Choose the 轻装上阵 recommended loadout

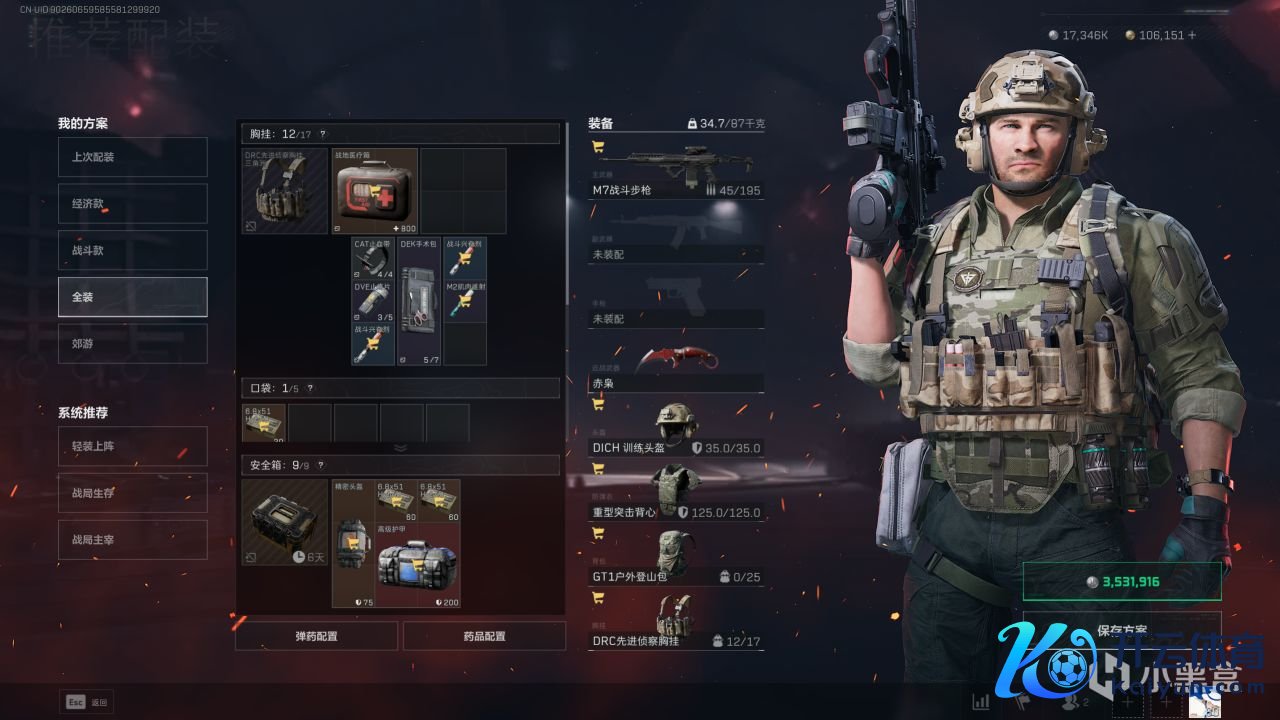(132, 446)
